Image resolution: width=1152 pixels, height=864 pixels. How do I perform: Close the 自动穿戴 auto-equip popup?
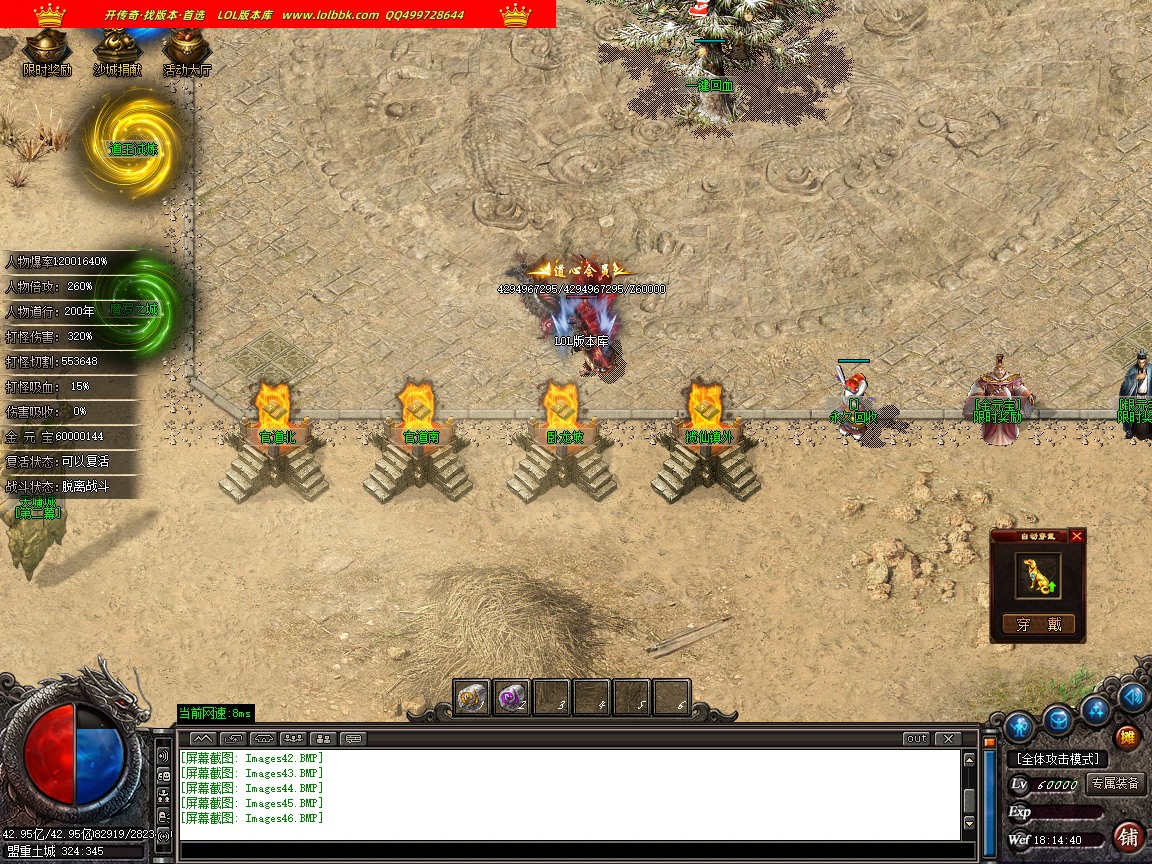[x=1076, y=536]
